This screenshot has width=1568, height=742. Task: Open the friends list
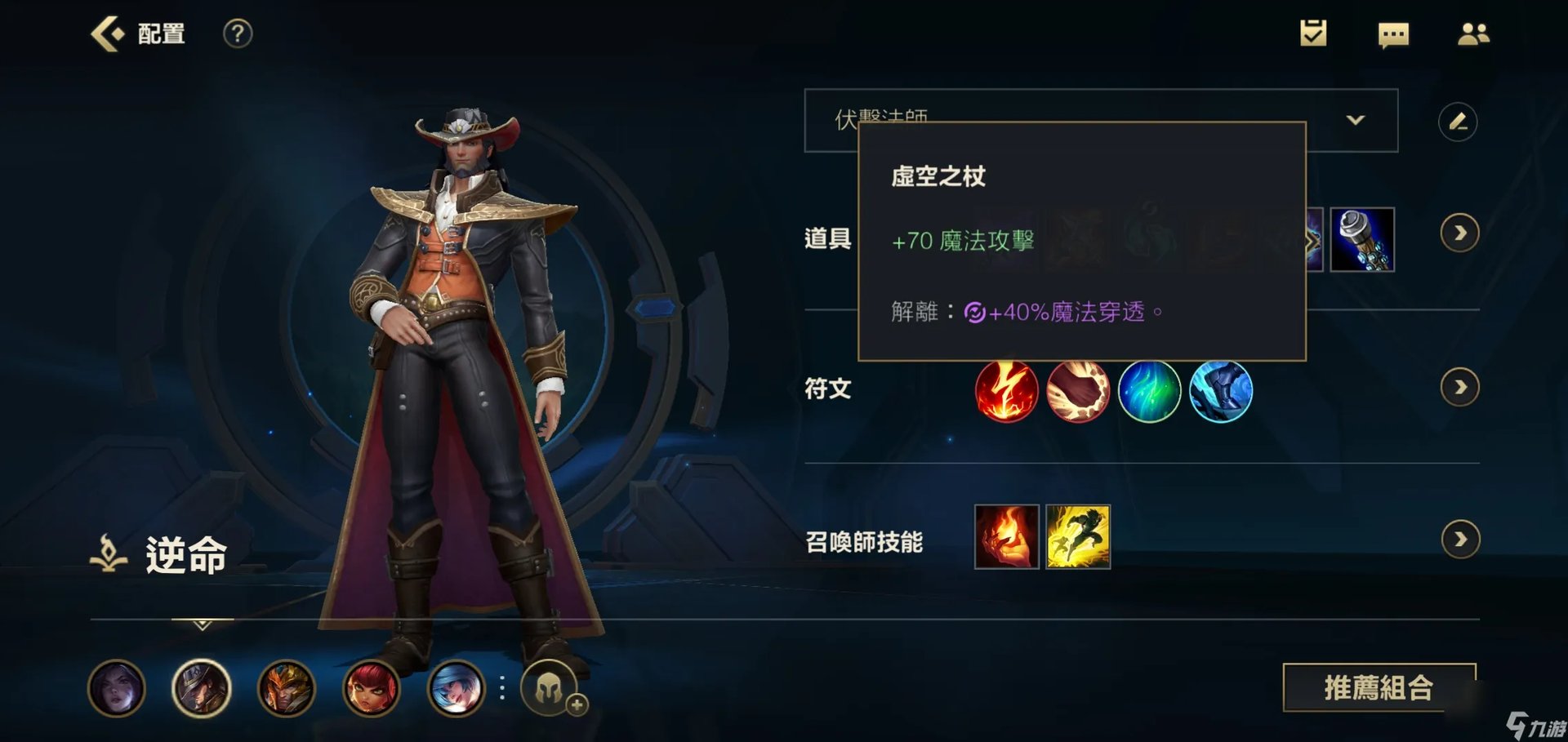pos(1474,34)
